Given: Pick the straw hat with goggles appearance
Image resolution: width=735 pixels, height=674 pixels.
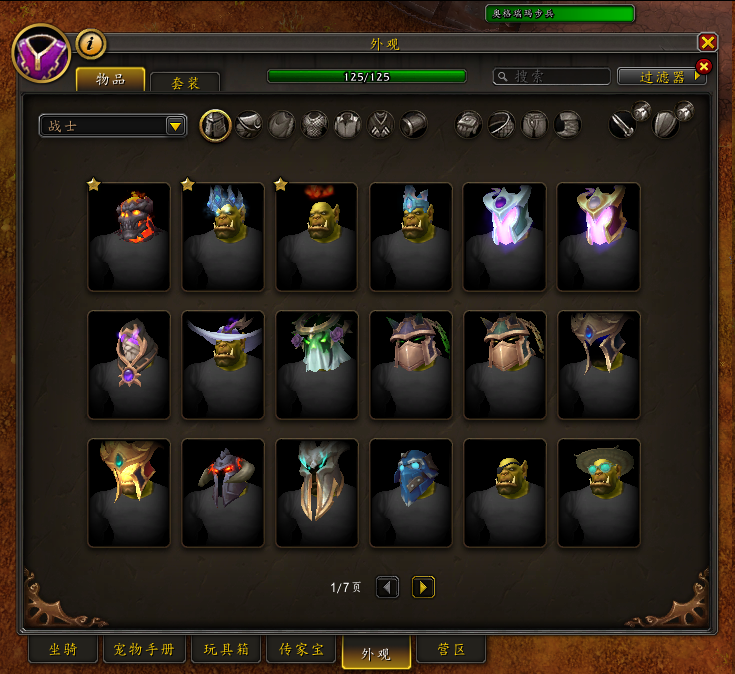Looking at the screenshot, I should click(598, 493).
